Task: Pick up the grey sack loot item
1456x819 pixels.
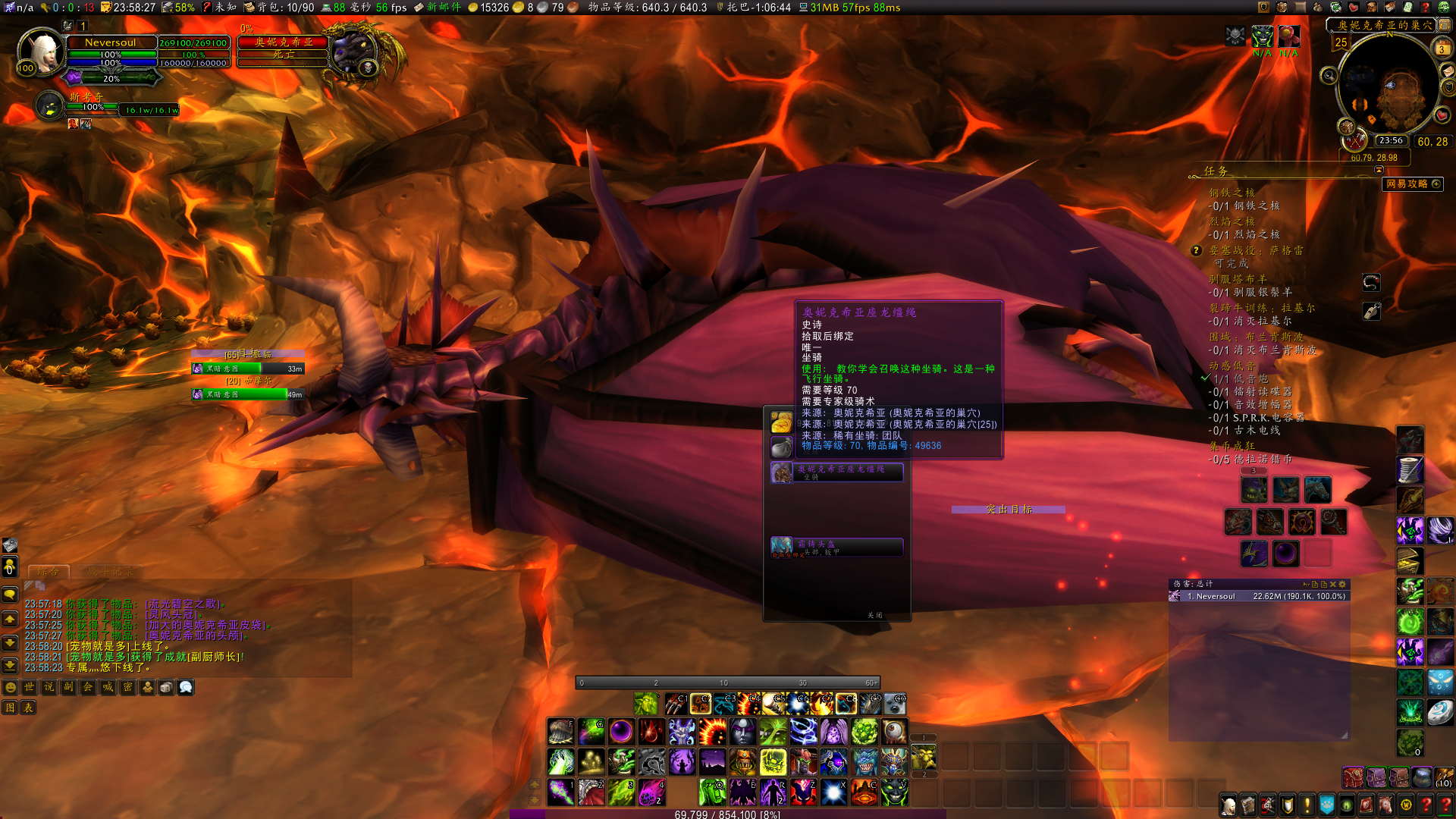Action: (781, 447)
